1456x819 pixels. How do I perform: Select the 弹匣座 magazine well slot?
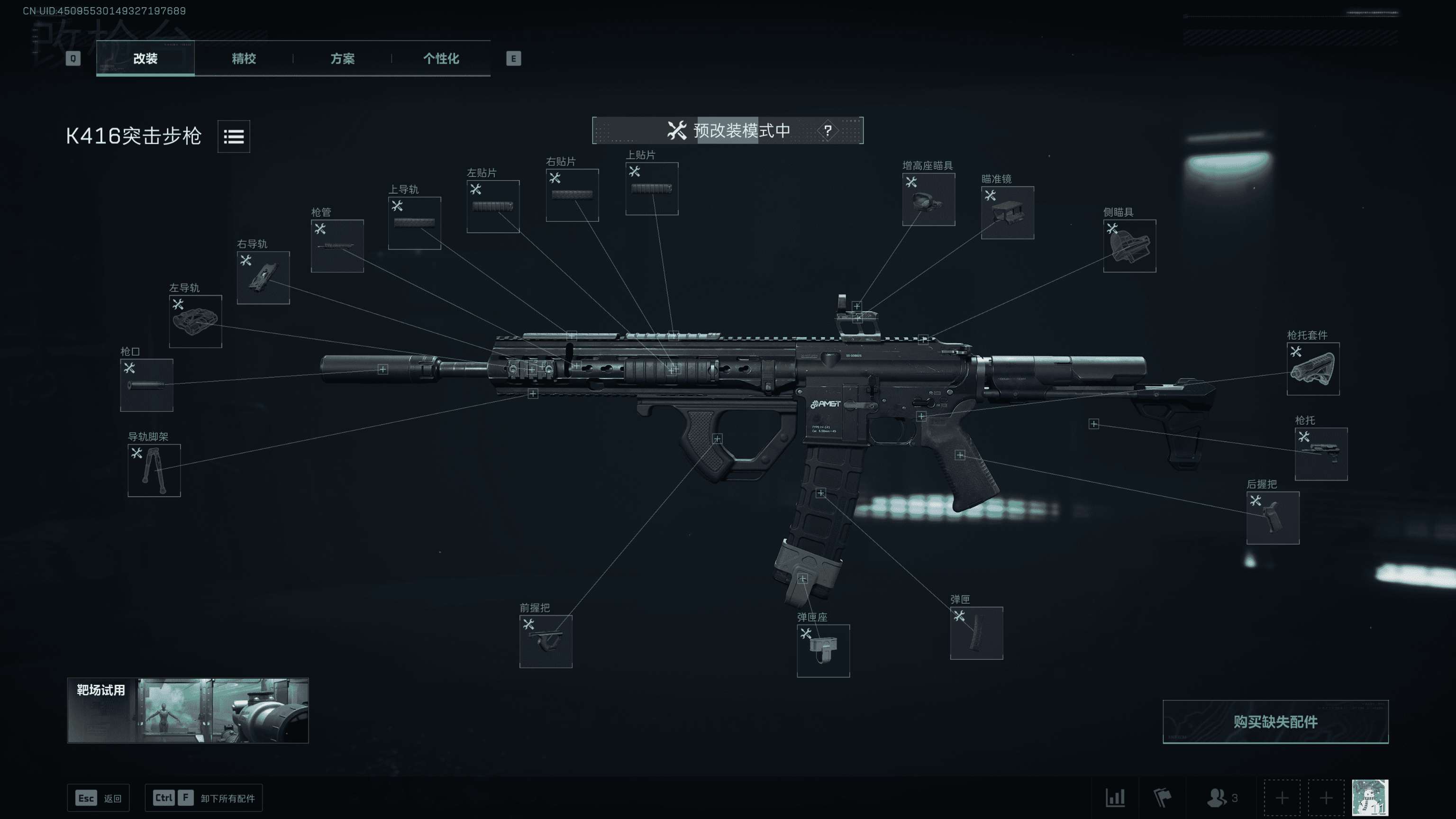point(823,651)
